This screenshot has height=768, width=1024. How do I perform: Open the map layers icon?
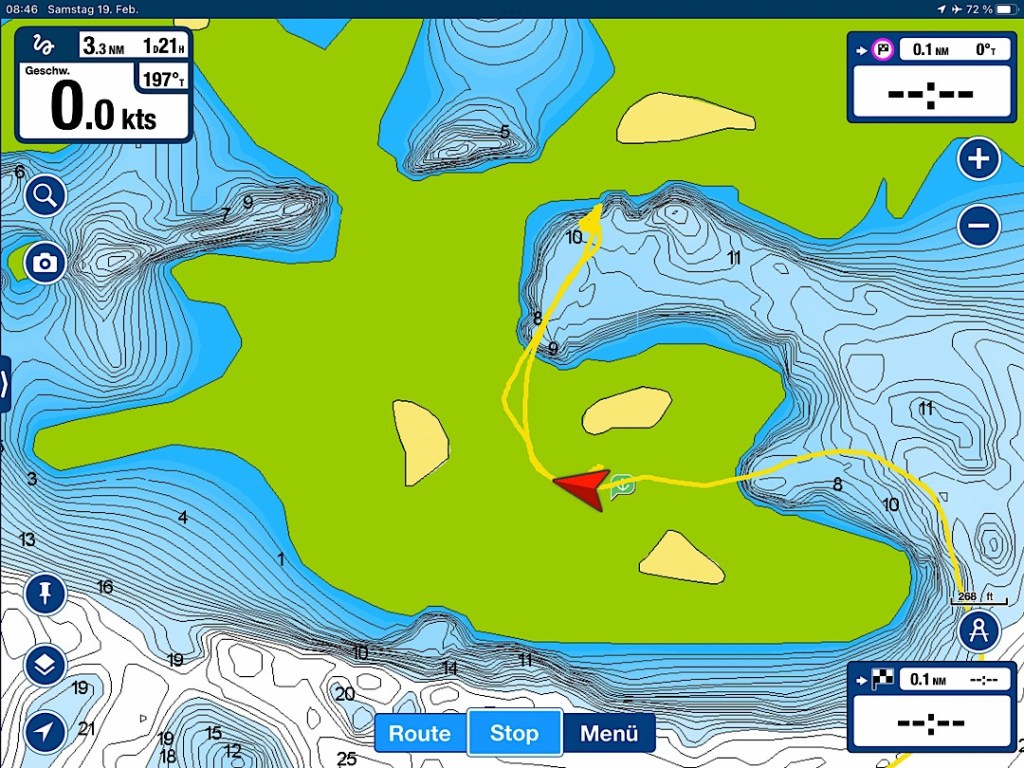point(45,665)
